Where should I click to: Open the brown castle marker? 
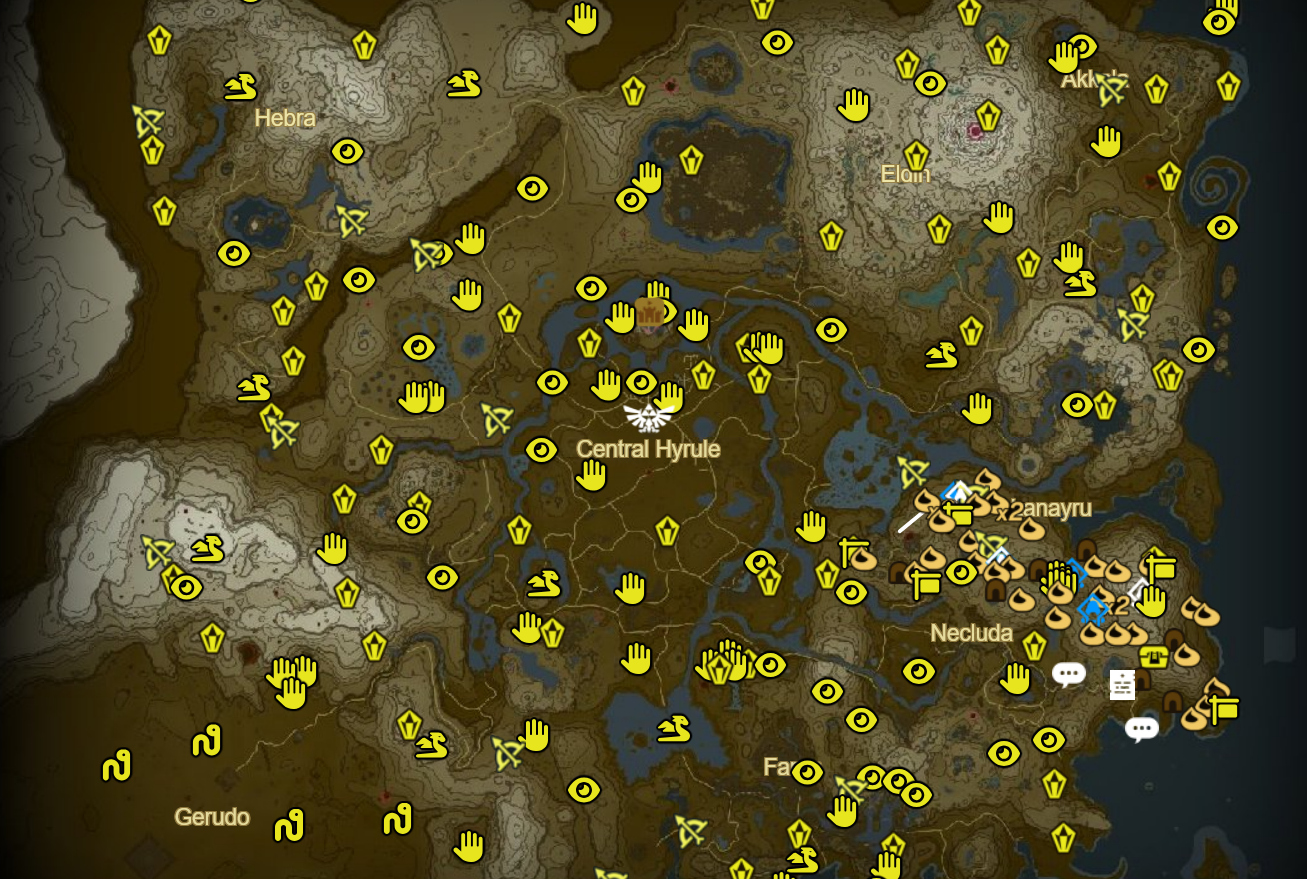point(651,314)
